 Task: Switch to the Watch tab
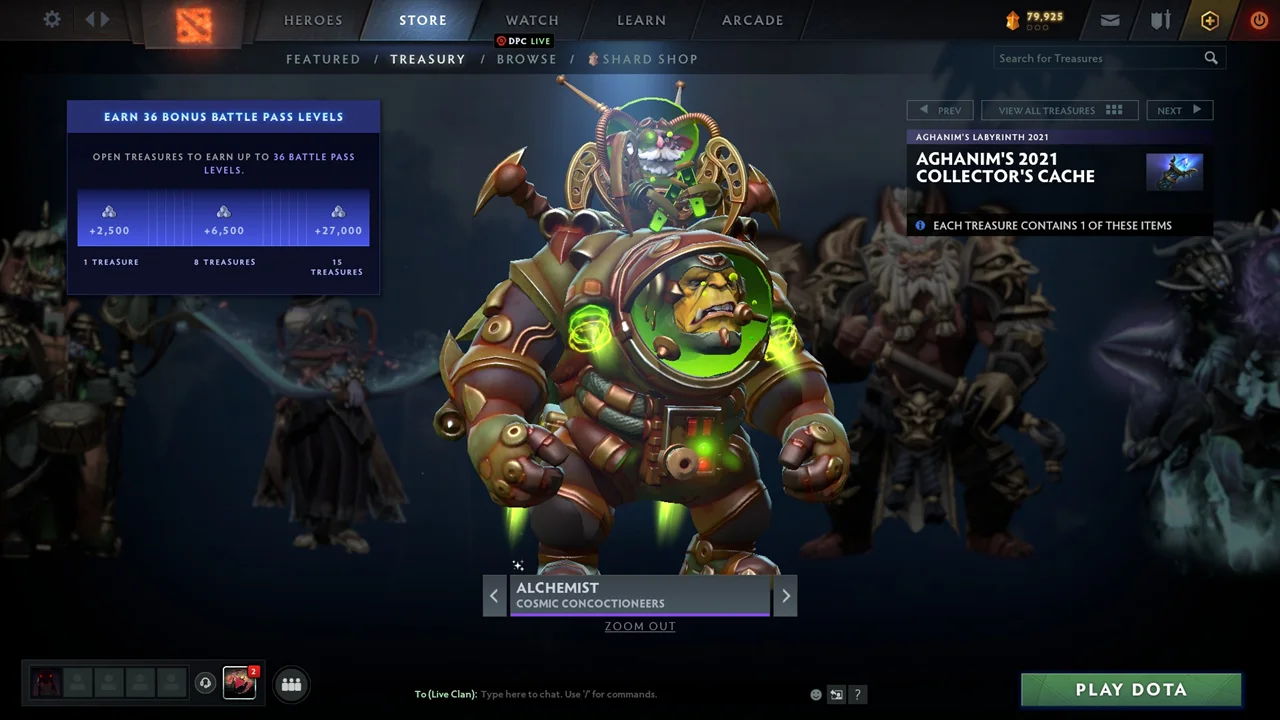tap(532, 20)
